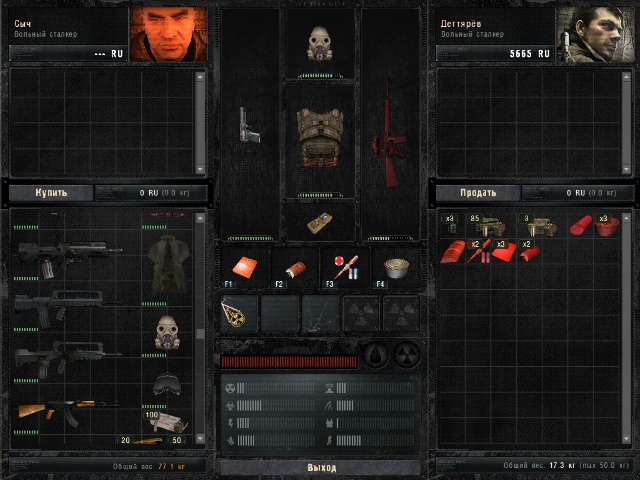Select the artifact in the belt slot
640x480 pixels.
click(x=240, y=312)
